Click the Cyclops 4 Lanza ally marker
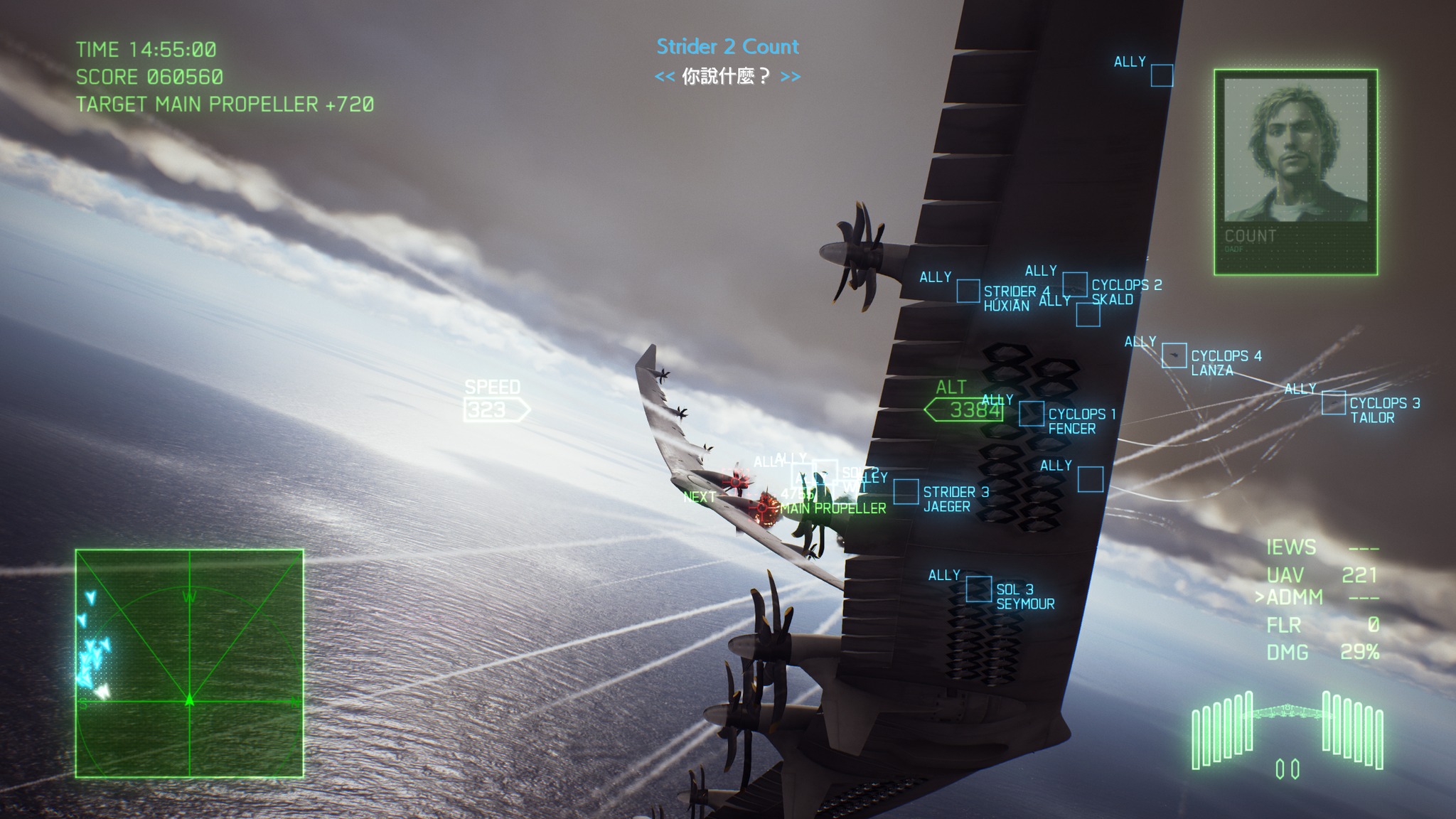1456x819 pixels. 1174,355
